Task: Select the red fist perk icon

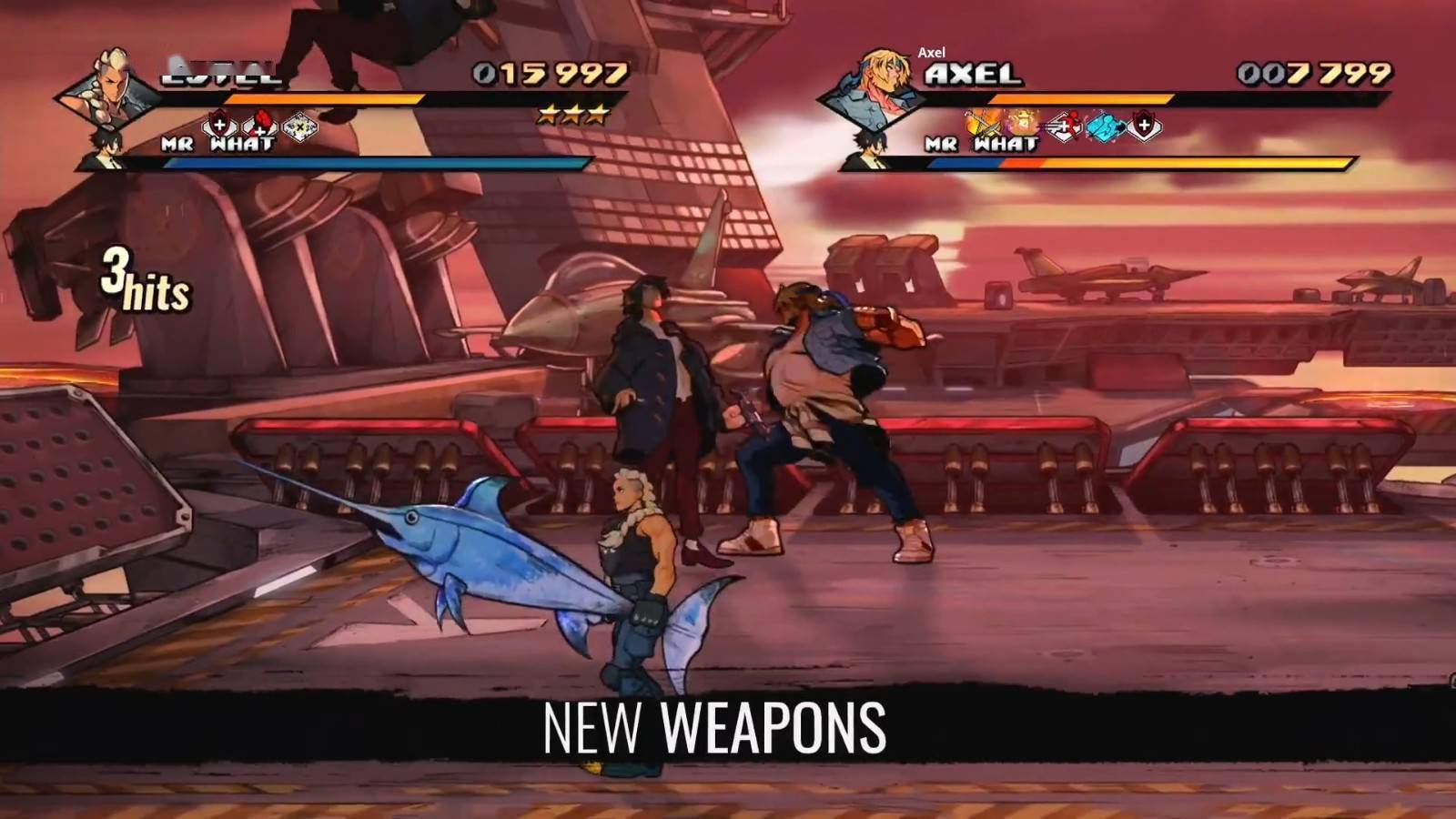Action: 259,126
